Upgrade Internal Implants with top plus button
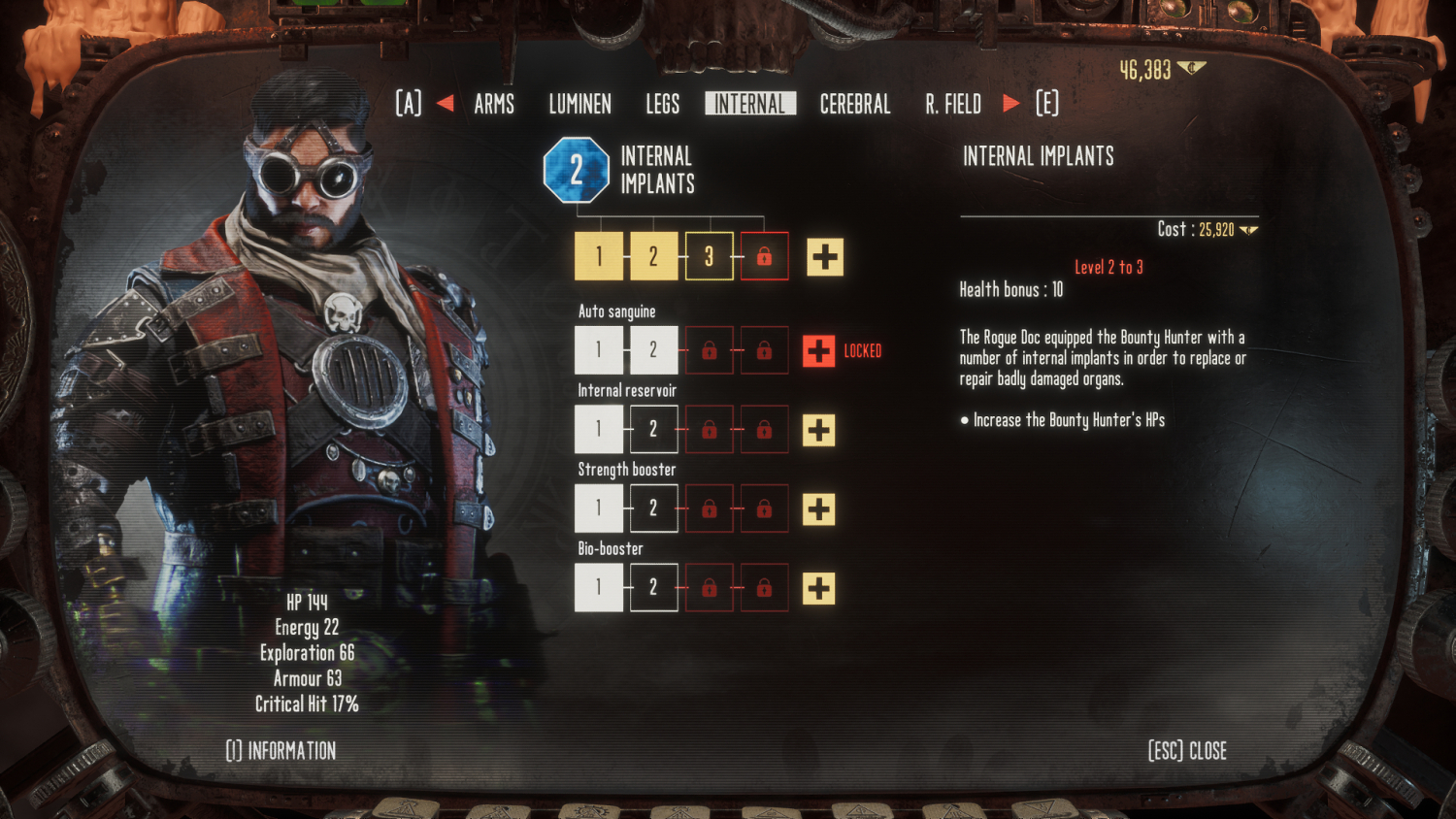Screen dimensions: 1456x819 coord(825,257)
